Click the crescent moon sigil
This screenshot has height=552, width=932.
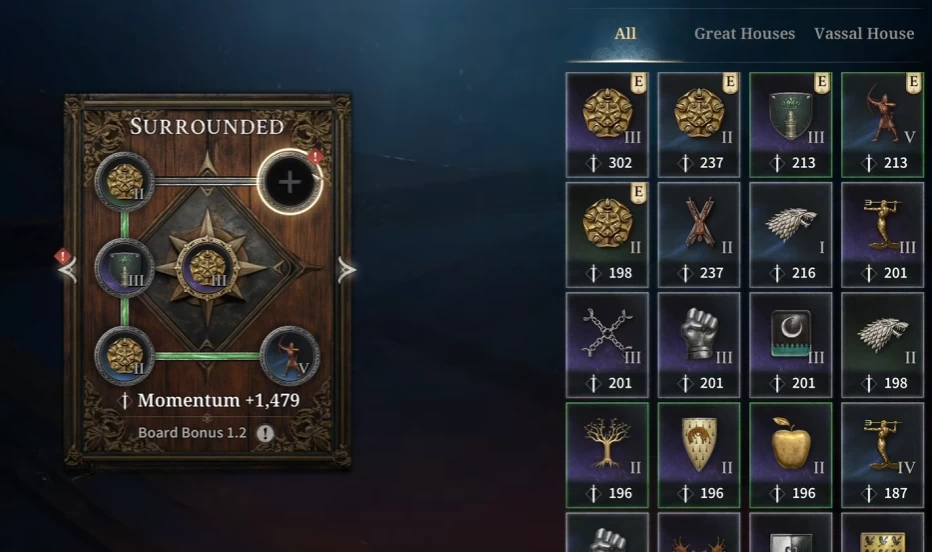click(790, 344)
